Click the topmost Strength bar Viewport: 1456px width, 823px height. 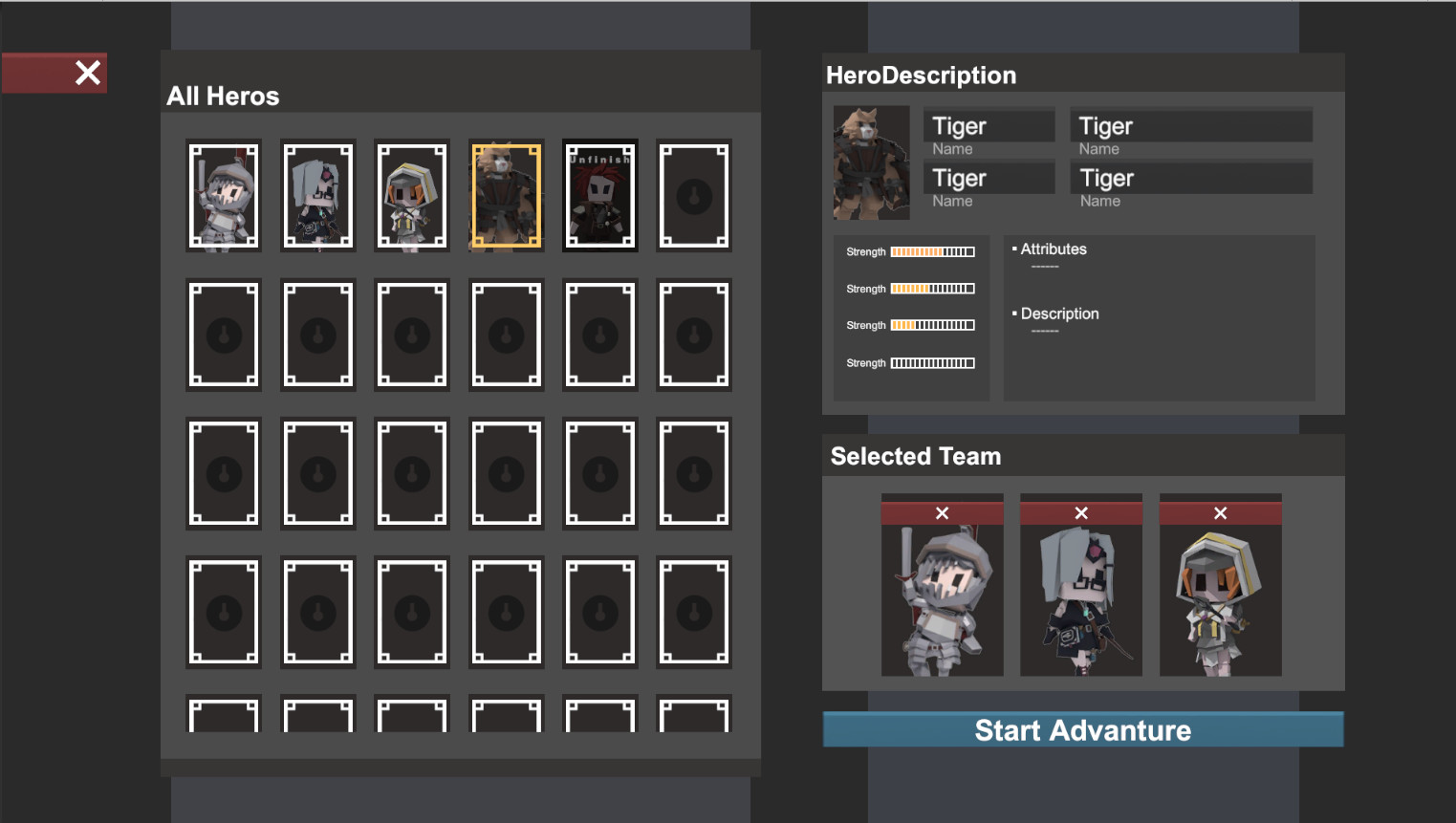[x=932, y=251]
